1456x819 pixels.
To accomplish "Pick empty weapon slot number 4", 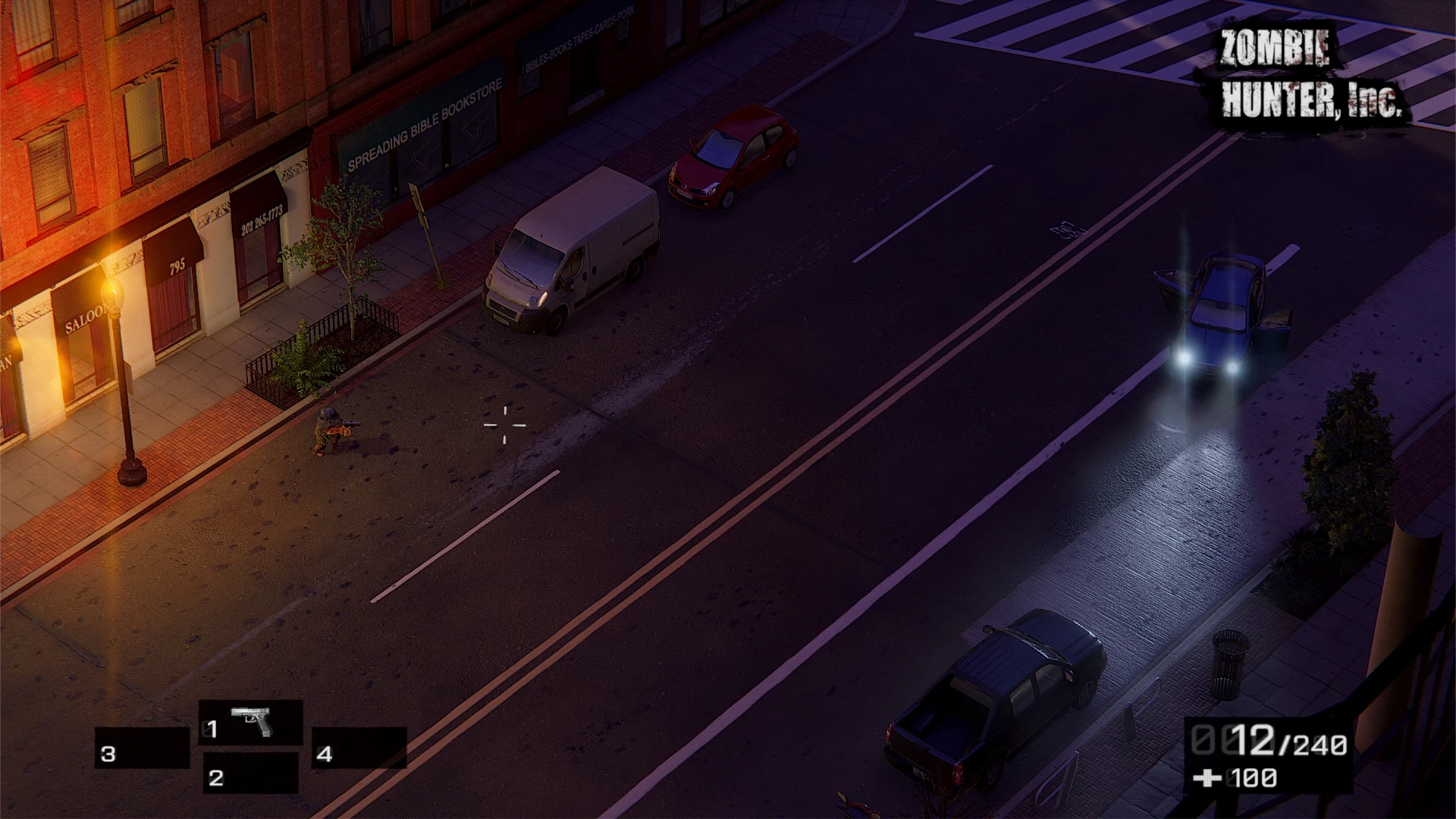I will pos(359,748).
